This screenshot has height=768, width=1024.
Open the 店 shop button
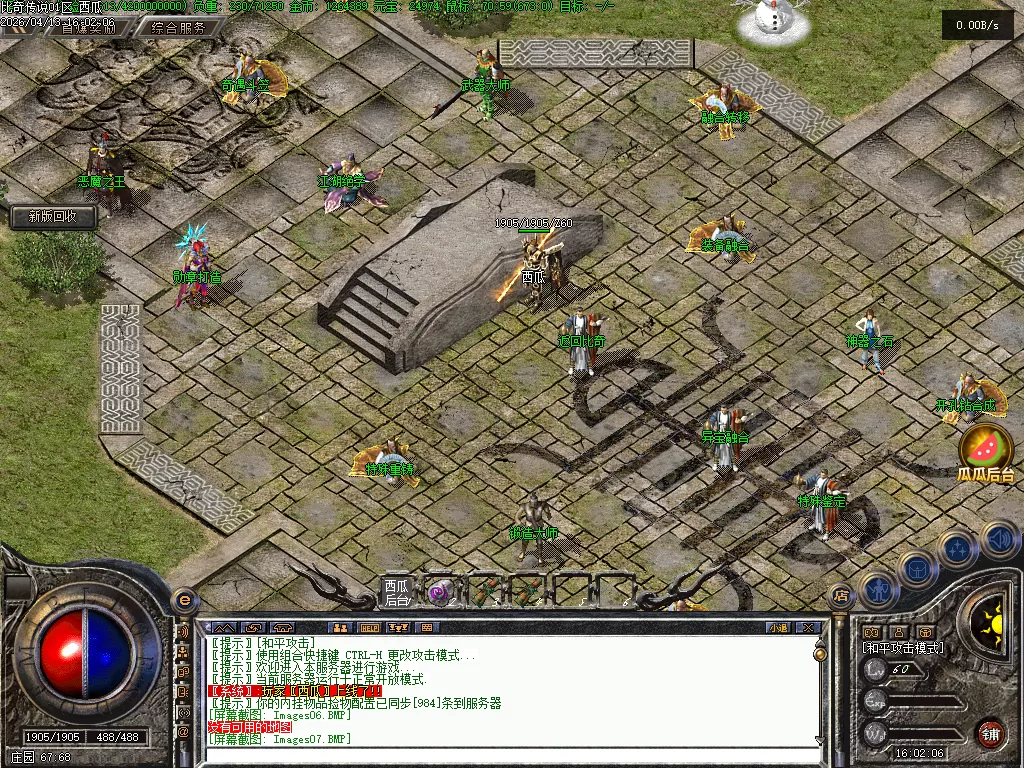(840, 596)
